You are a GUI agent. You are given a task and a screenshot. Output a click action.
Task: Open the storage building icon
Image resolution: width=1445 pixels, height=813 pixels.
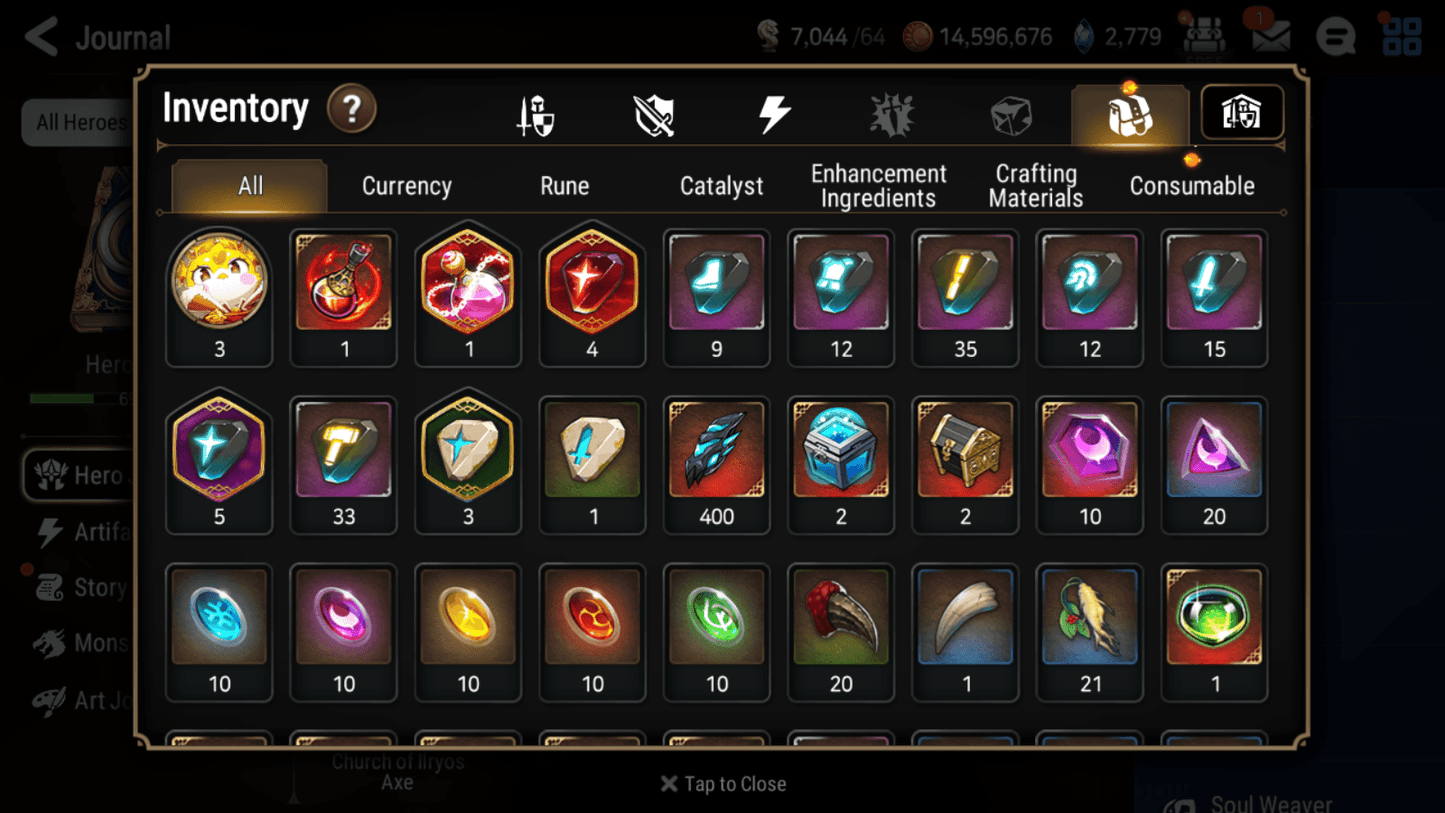[x=1242, y=113]
